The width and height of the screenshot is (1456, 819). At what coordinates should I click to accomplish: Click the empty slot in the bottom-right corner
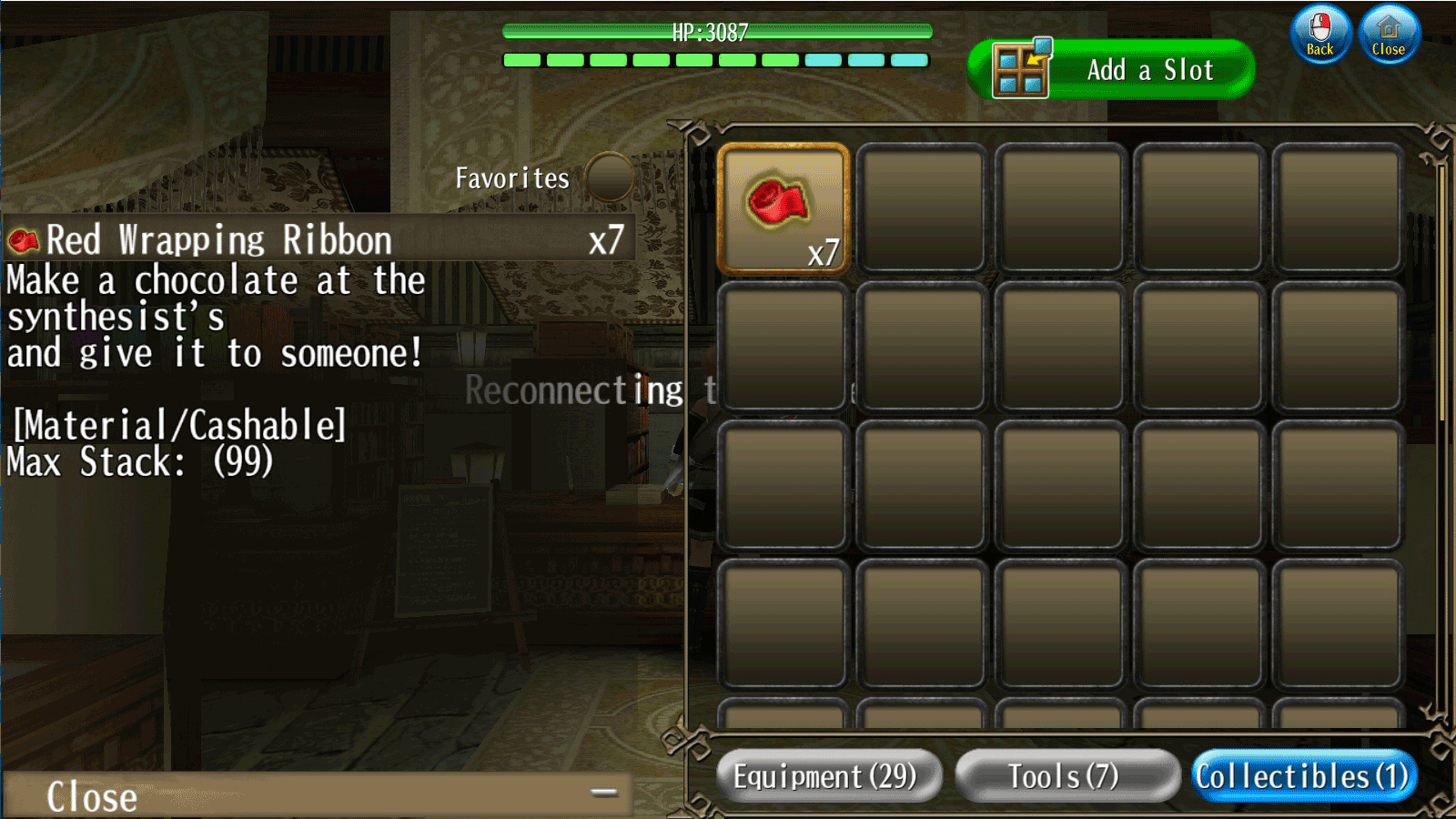[x=1336, y=623]
